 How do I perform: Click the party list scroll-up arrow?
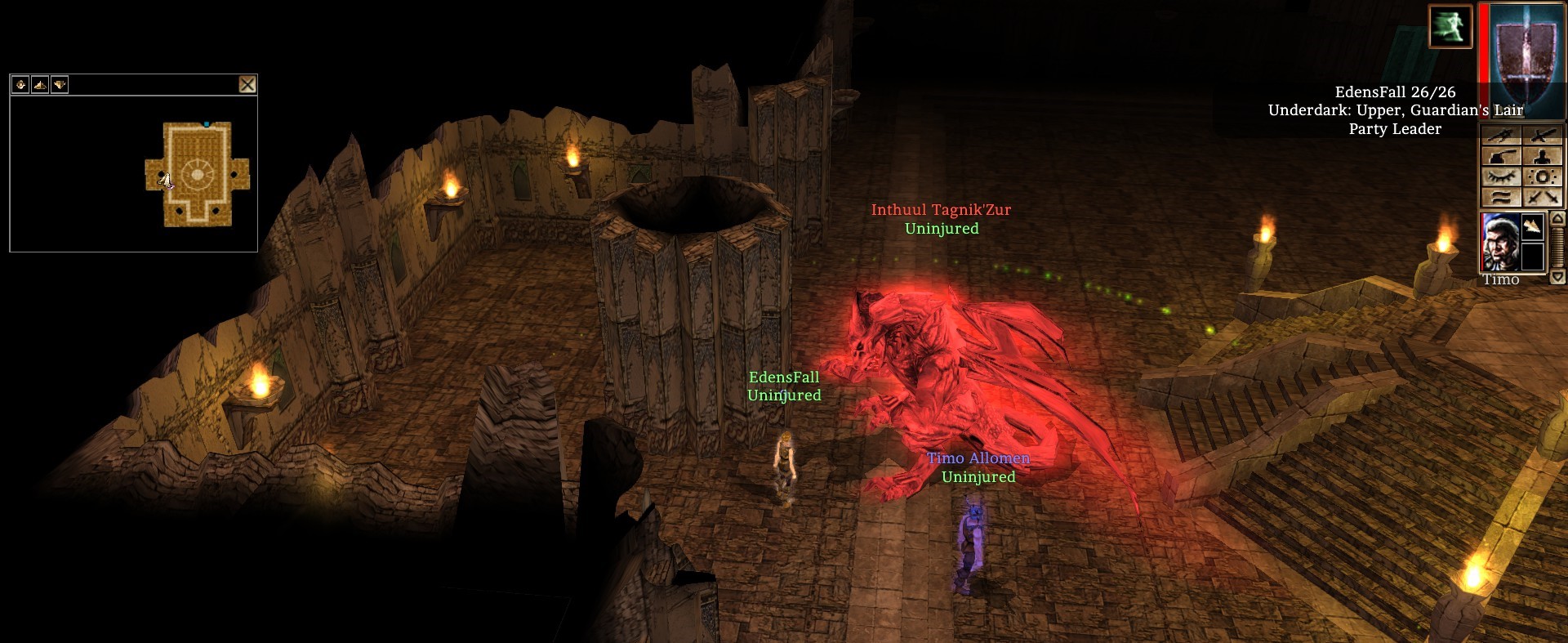(1557, 219)
